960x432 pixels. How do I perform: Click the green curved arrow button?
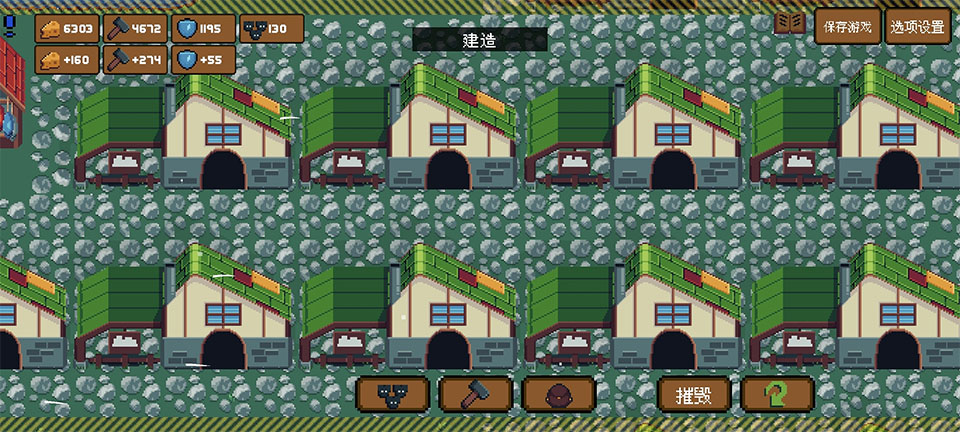click(x=777, y=394)
